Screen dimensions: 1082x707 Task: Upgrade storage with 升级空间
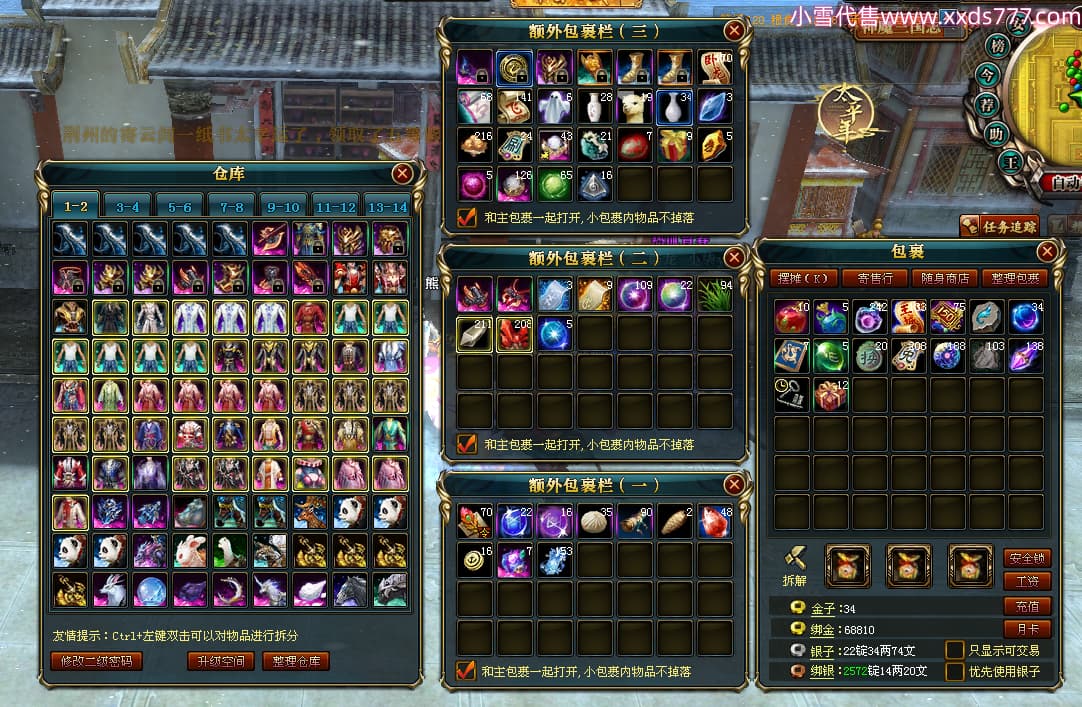click(x=220, y=661)
